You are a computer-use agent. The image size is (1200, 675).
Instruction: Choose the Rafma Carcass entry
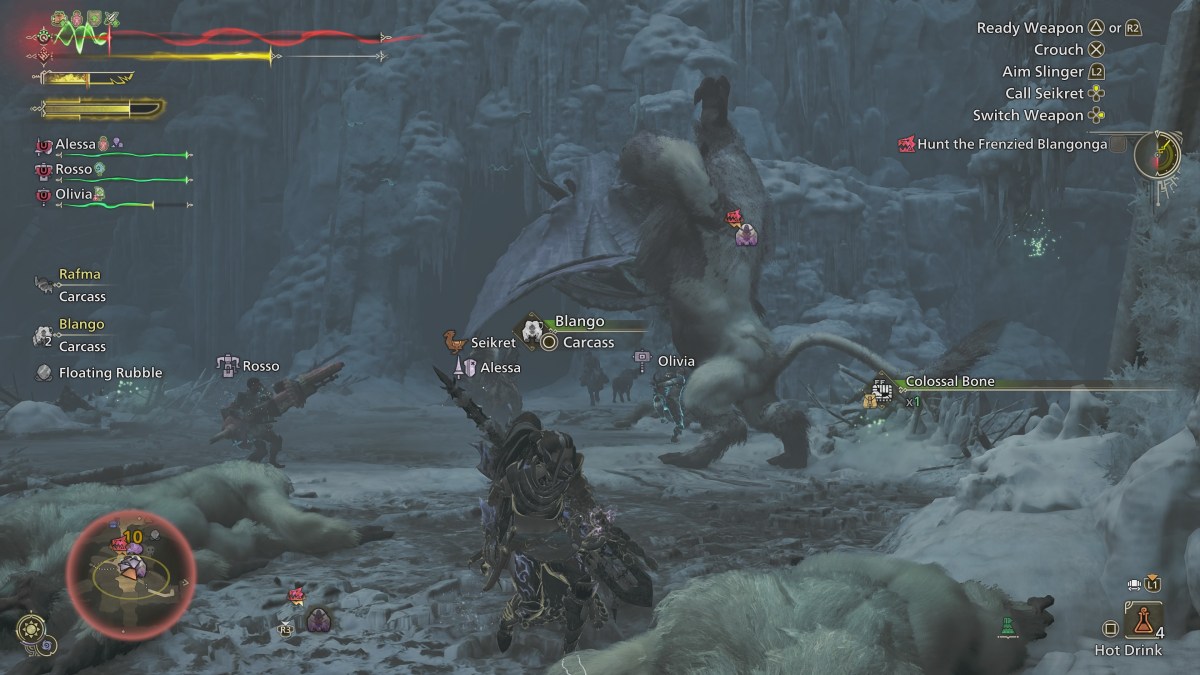click(x=80, y=285)
